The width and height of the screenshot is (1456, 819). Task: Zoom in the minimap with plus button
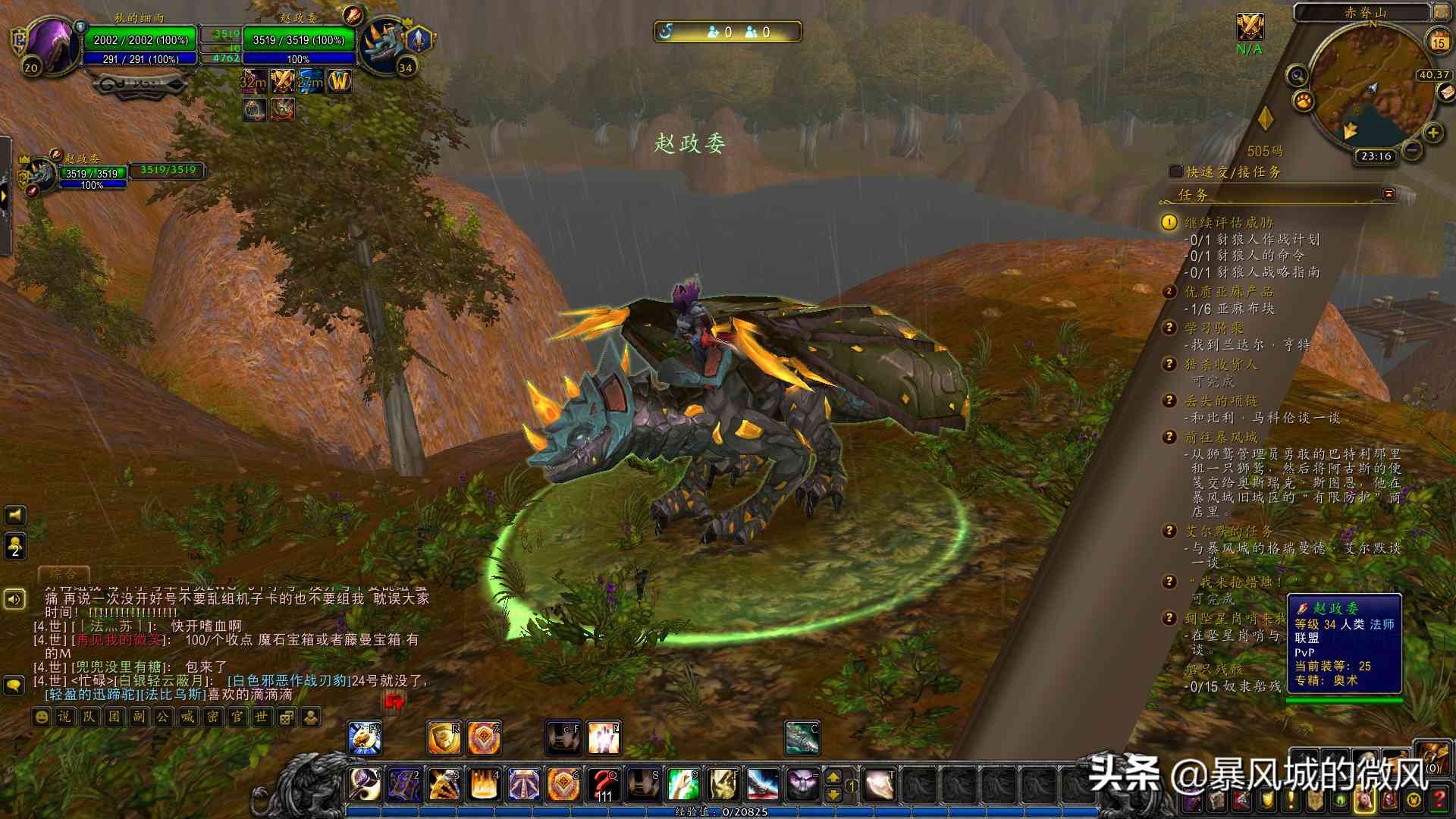click(1432, 133)
